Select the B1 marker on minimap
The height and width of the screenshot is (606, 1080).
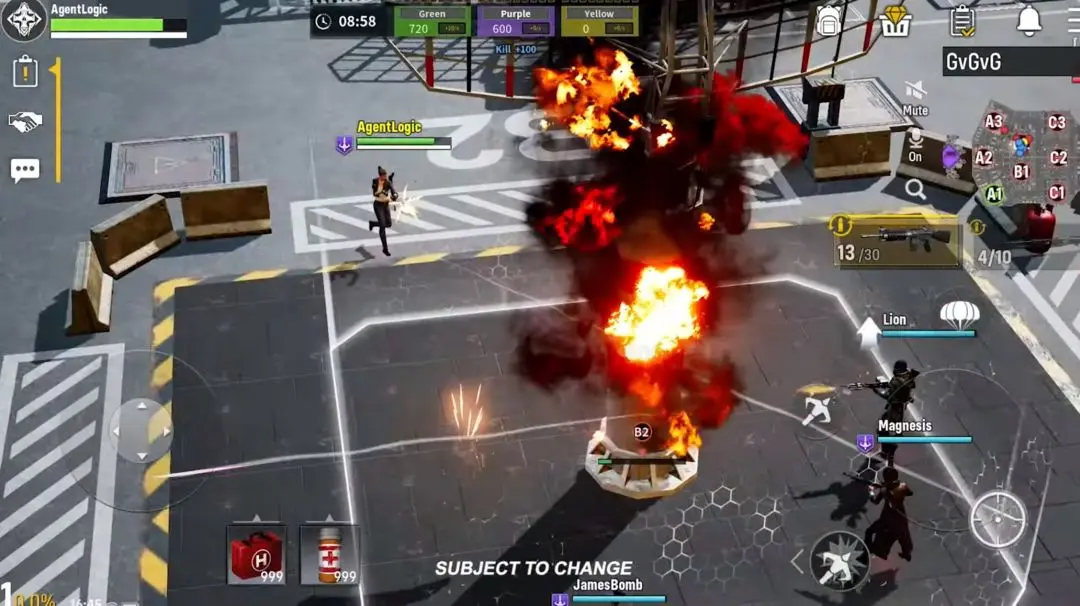coord(1022,171)
